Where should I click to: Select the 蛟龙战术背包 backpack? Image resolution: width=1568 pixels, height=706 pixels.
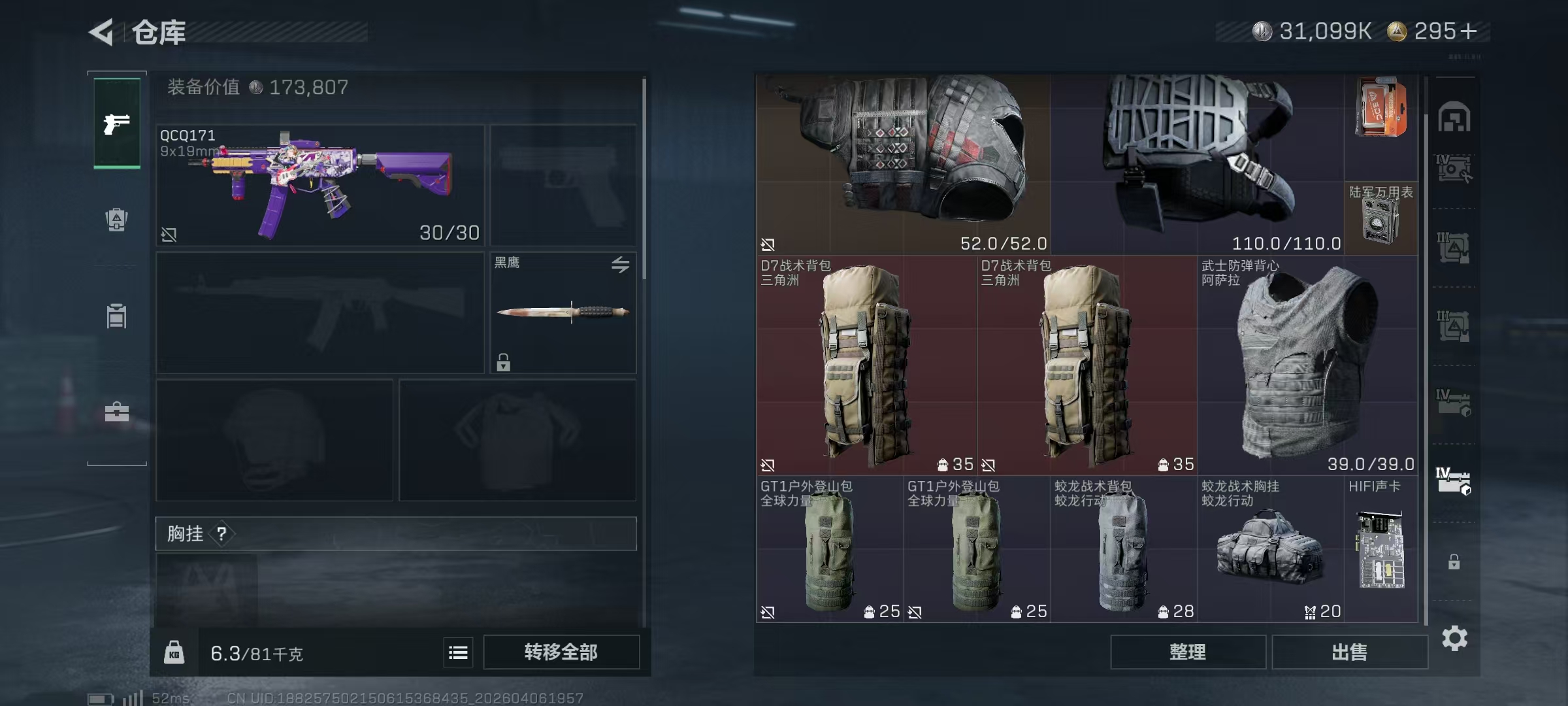click(1123, 549)
